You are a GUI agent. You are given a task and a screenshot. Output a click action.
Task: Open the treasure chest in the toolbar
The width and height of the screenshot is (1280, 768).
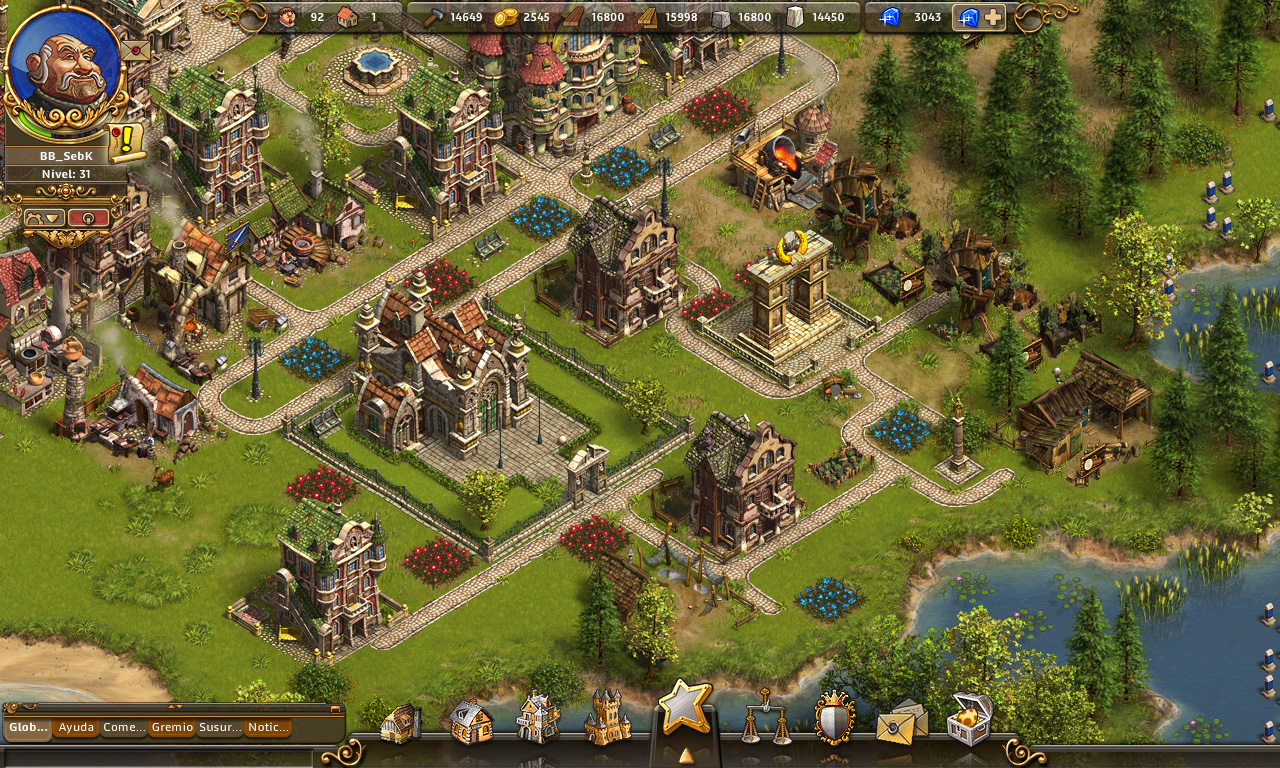click(x=969, y=718)
